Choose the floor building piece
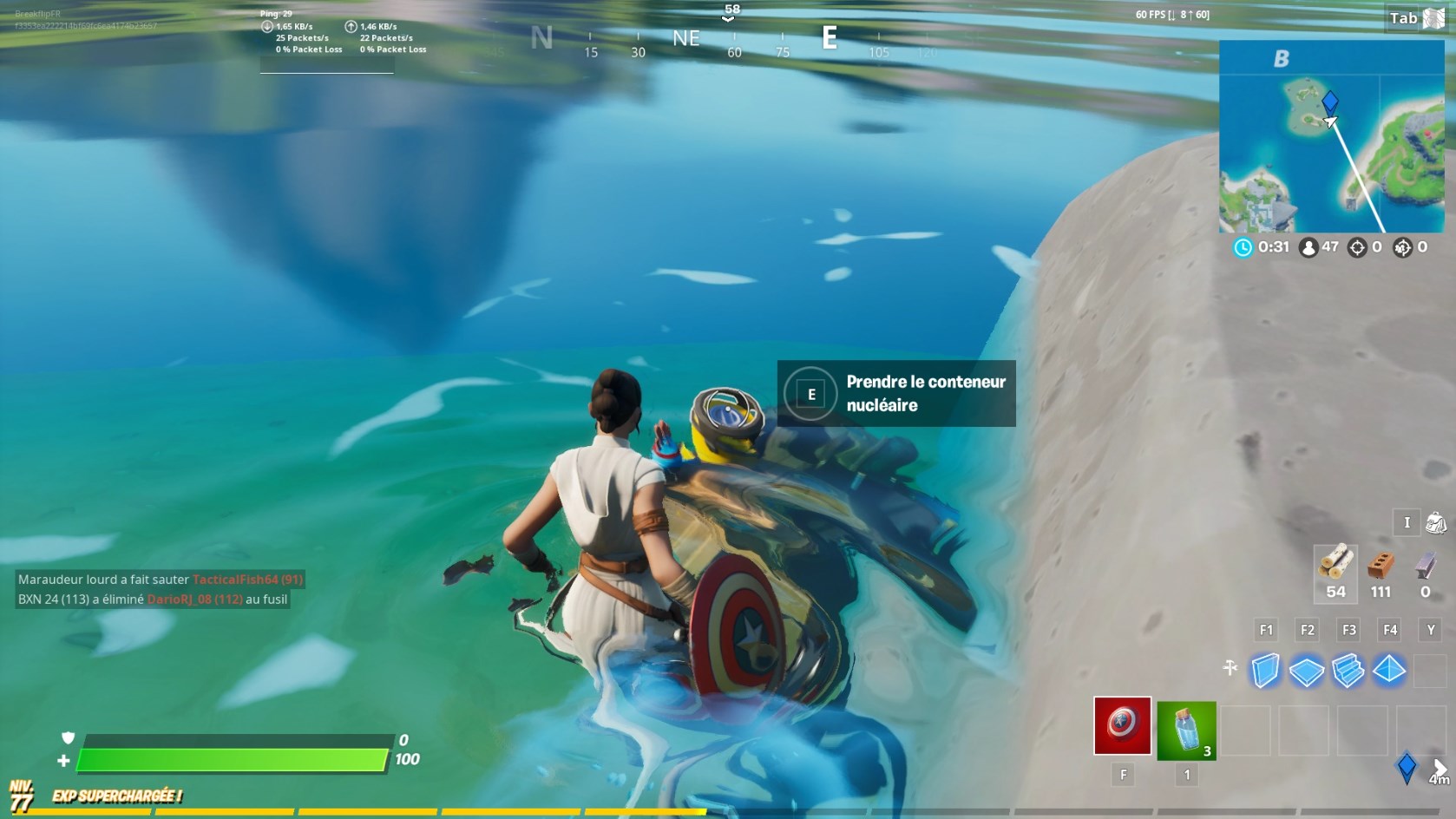The image size is (1456, 819). [1306, 671]
